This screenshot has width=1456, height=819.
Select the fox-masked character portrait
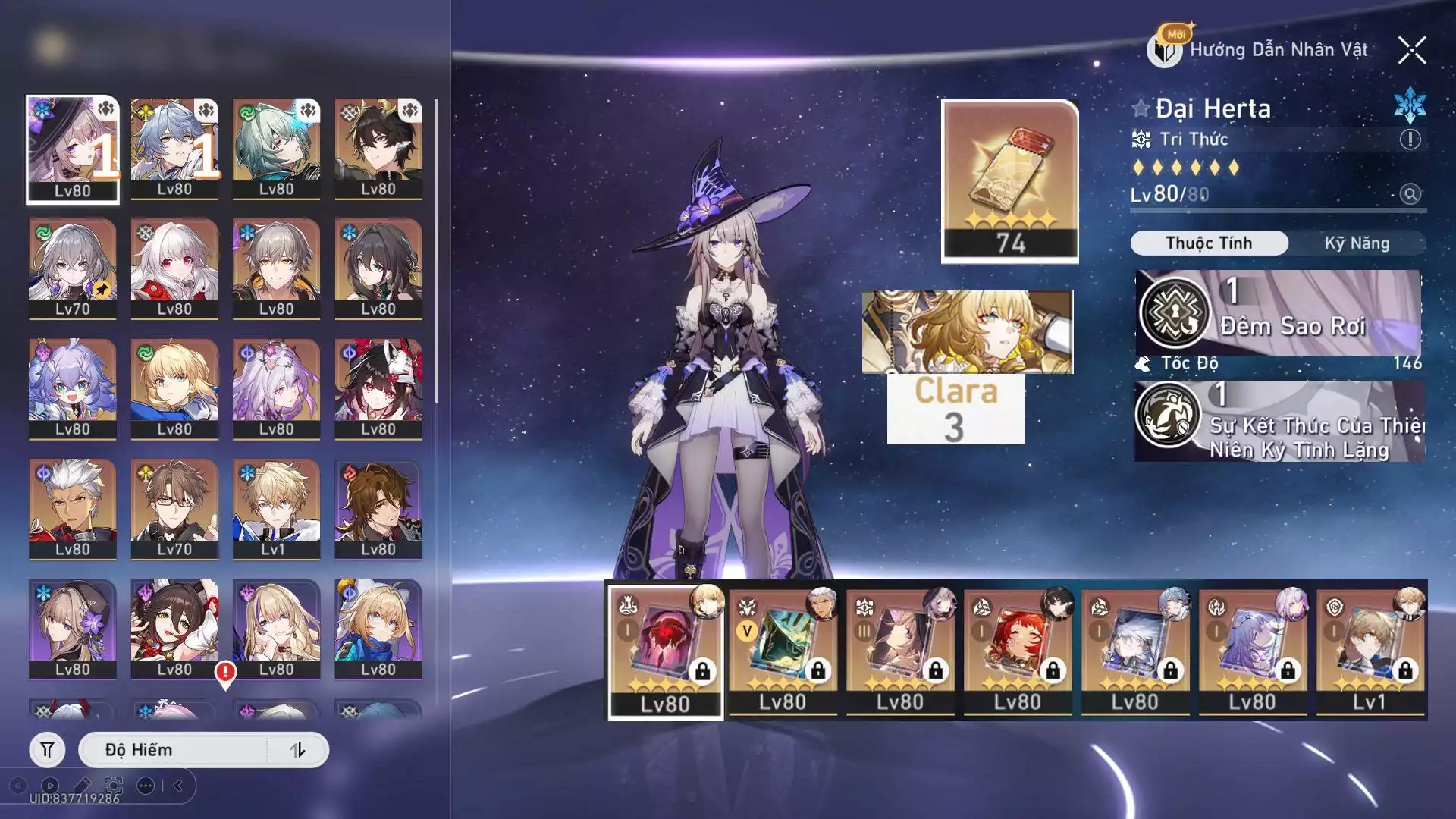pyautogui.click(x=378, y=388)
